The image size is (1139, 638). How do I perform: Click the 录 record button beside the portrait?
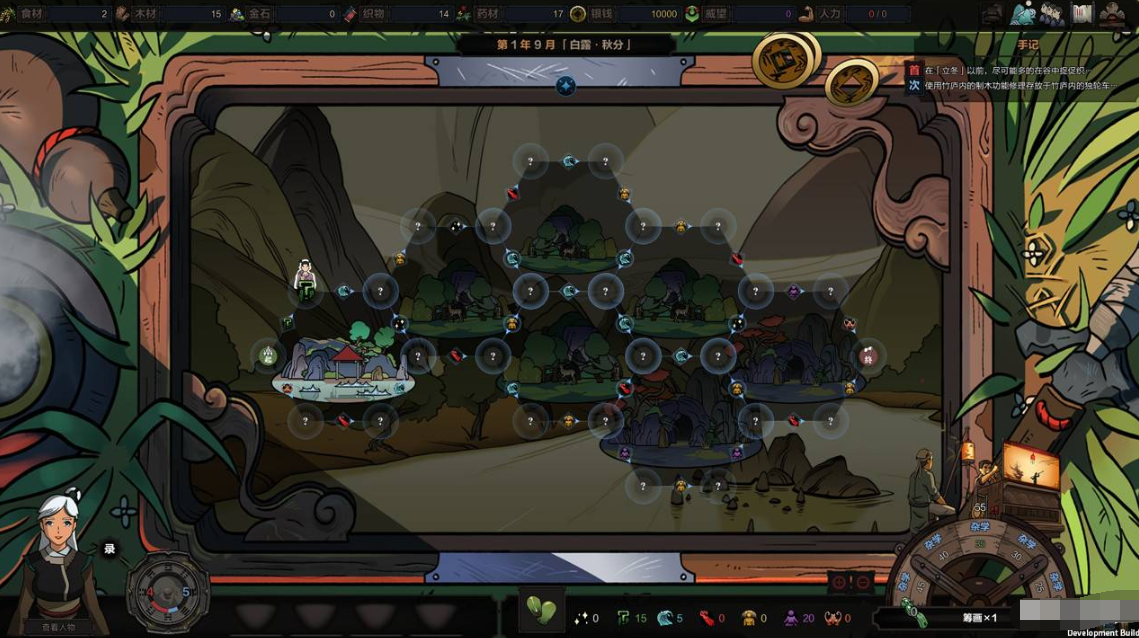pos(109,548)
